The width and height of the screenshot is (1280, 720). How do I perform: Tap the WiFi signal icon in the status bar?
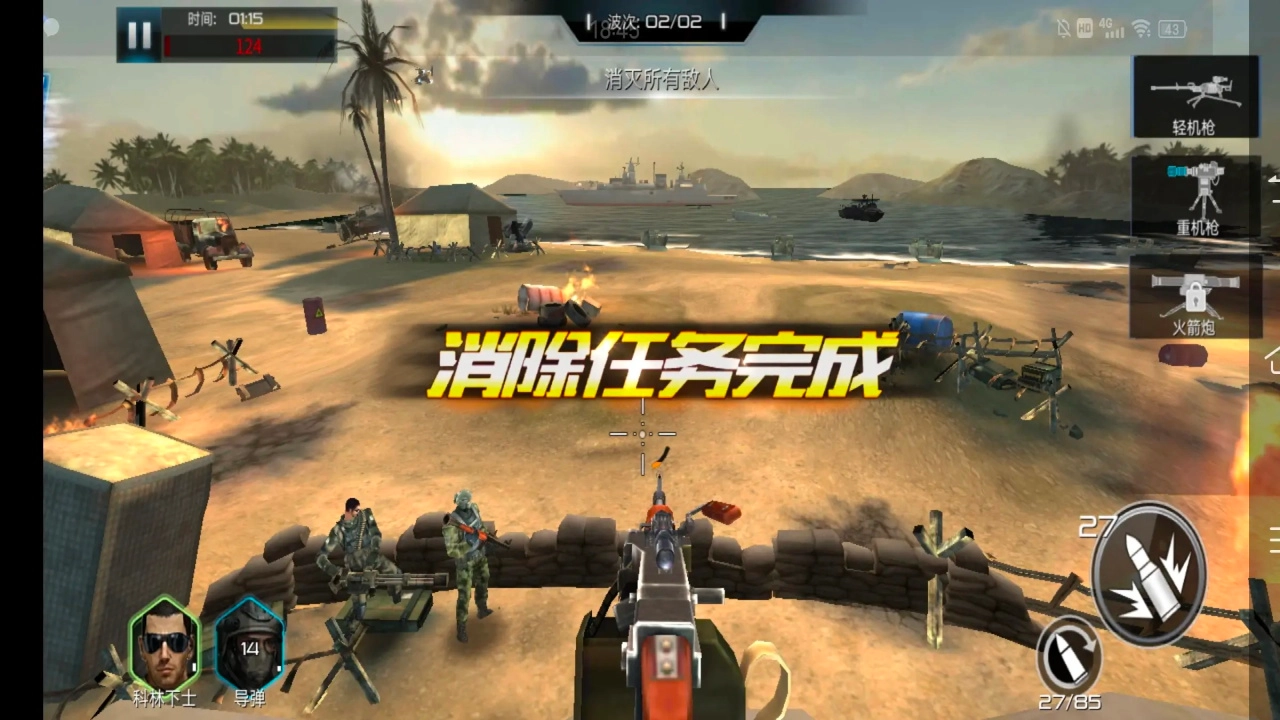click(x=1139, y=29)
